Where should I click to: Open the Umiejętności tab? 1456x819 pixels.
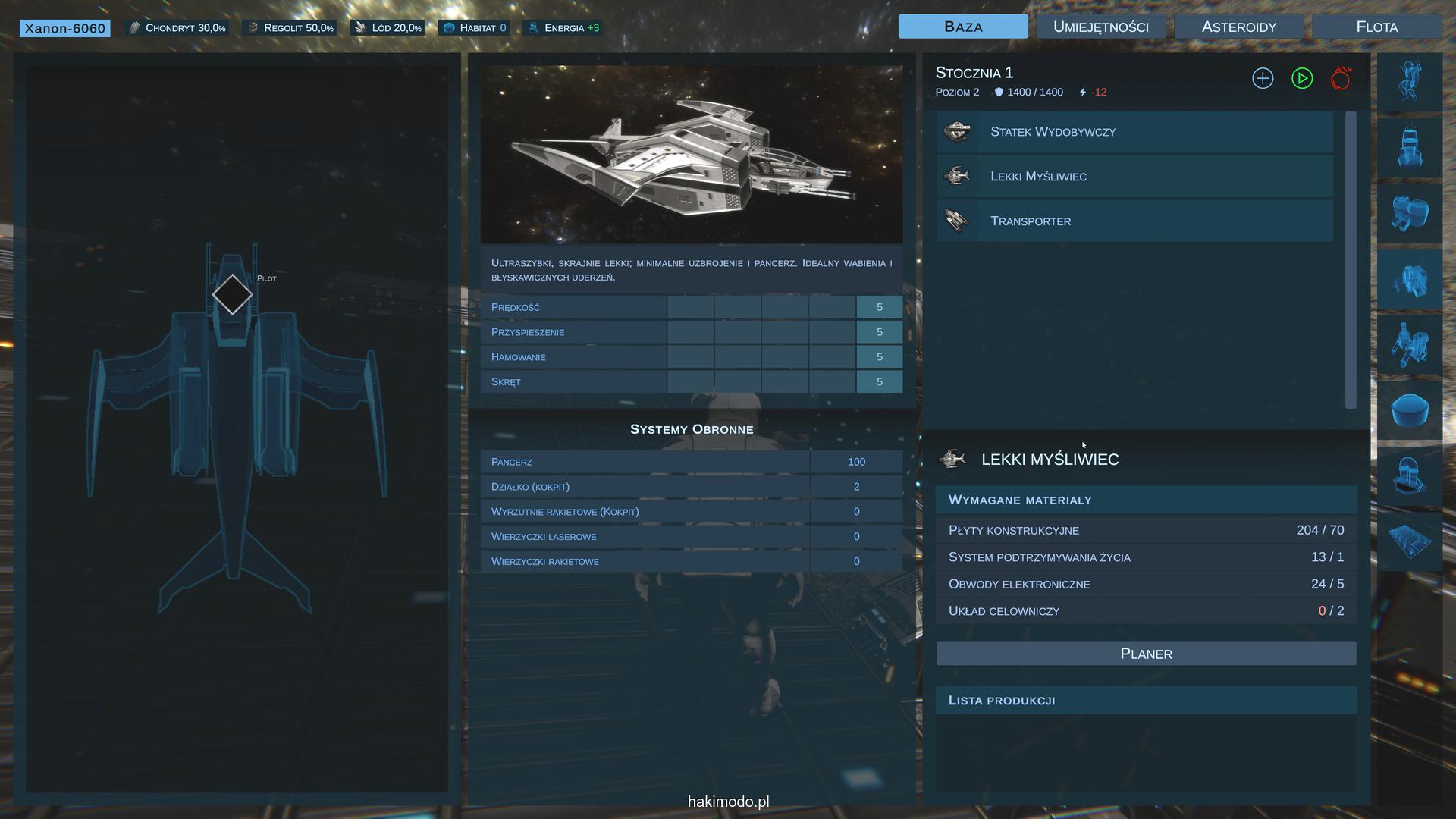tap(1100, 27)
